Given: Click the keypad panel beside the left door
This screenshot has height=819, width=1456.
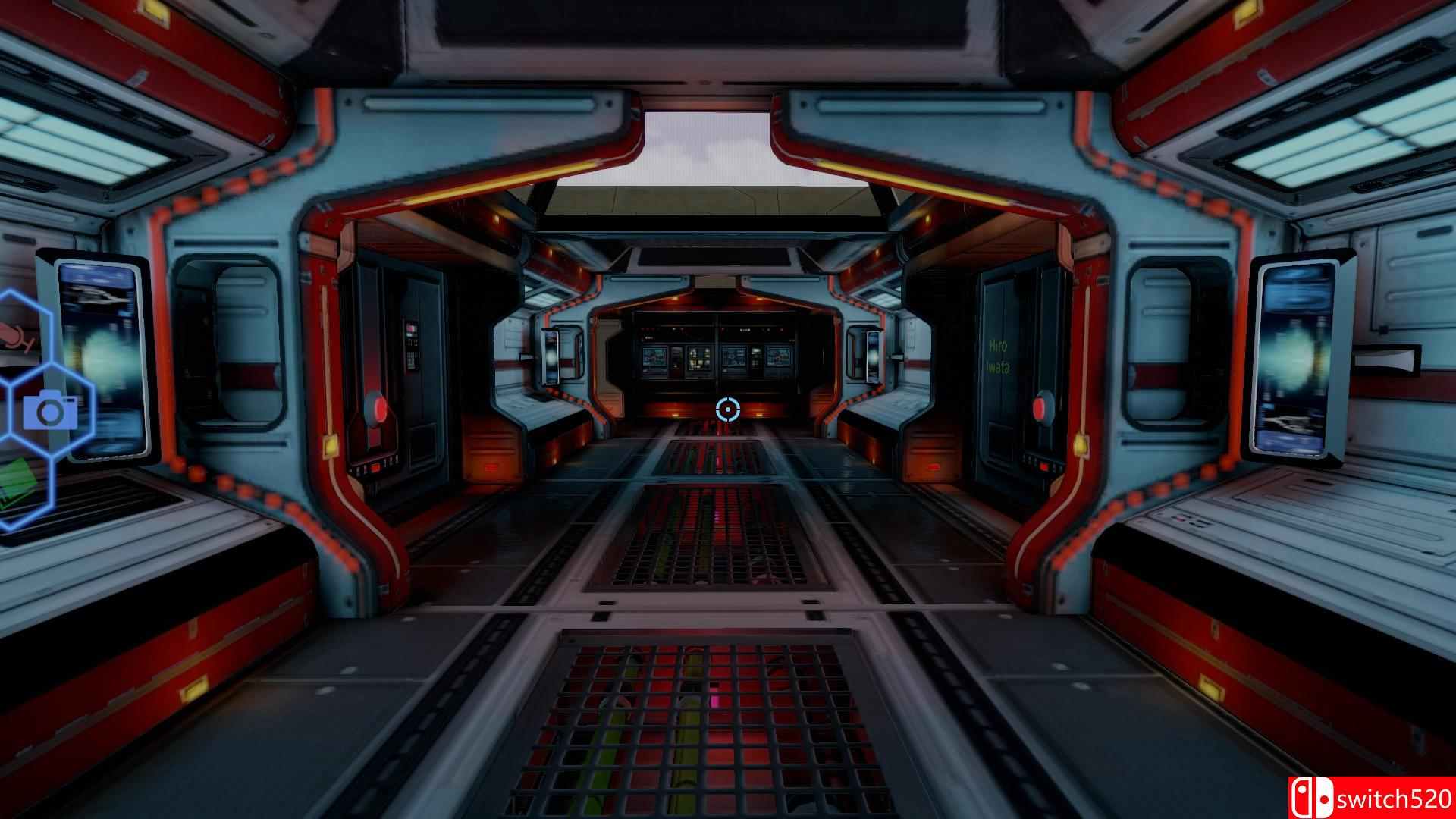Looking at the screenshot, I should (411, 344).
